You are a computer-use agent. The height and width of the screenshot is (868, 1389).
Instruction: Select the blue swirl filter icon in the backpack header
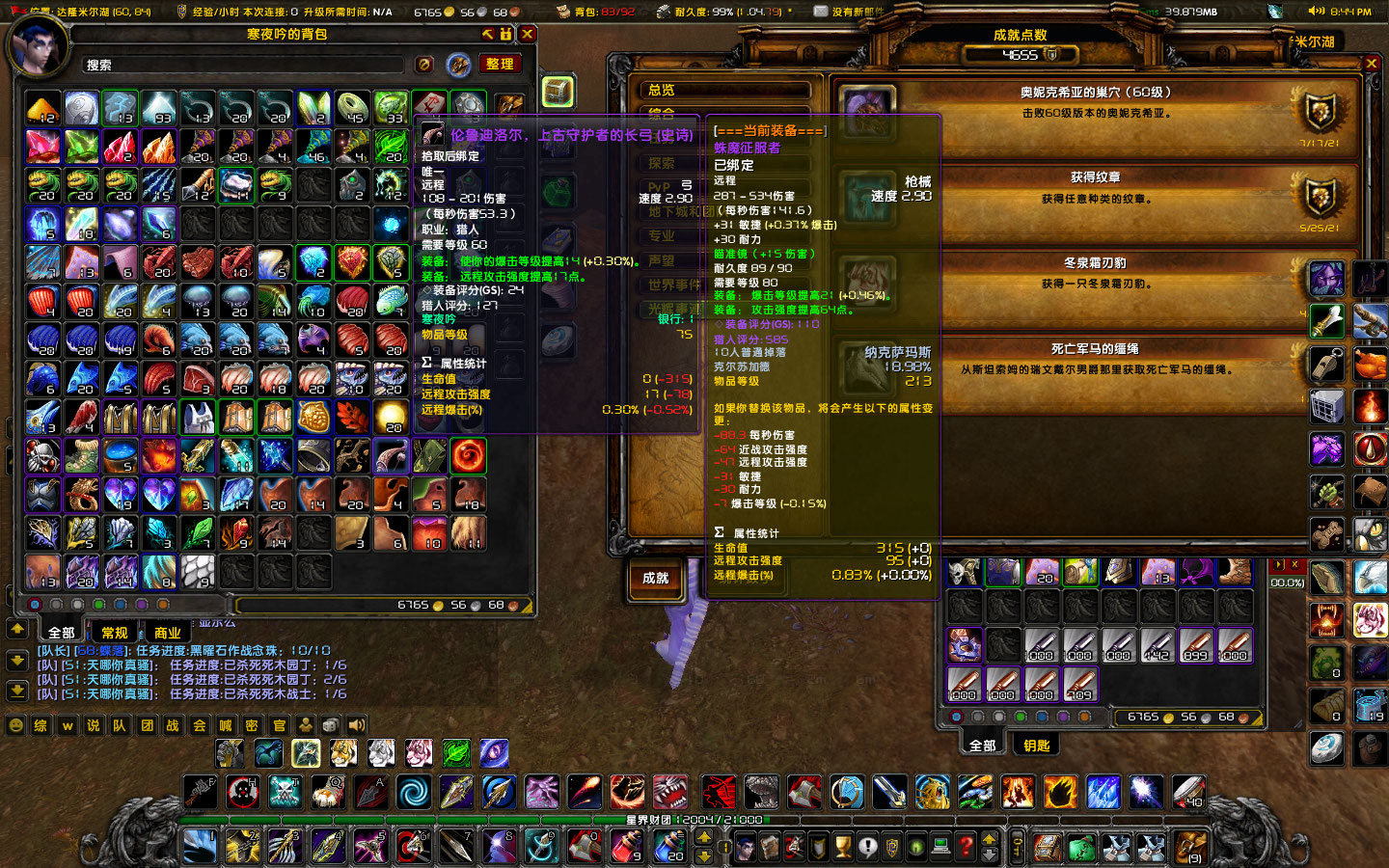pos(456,64)
